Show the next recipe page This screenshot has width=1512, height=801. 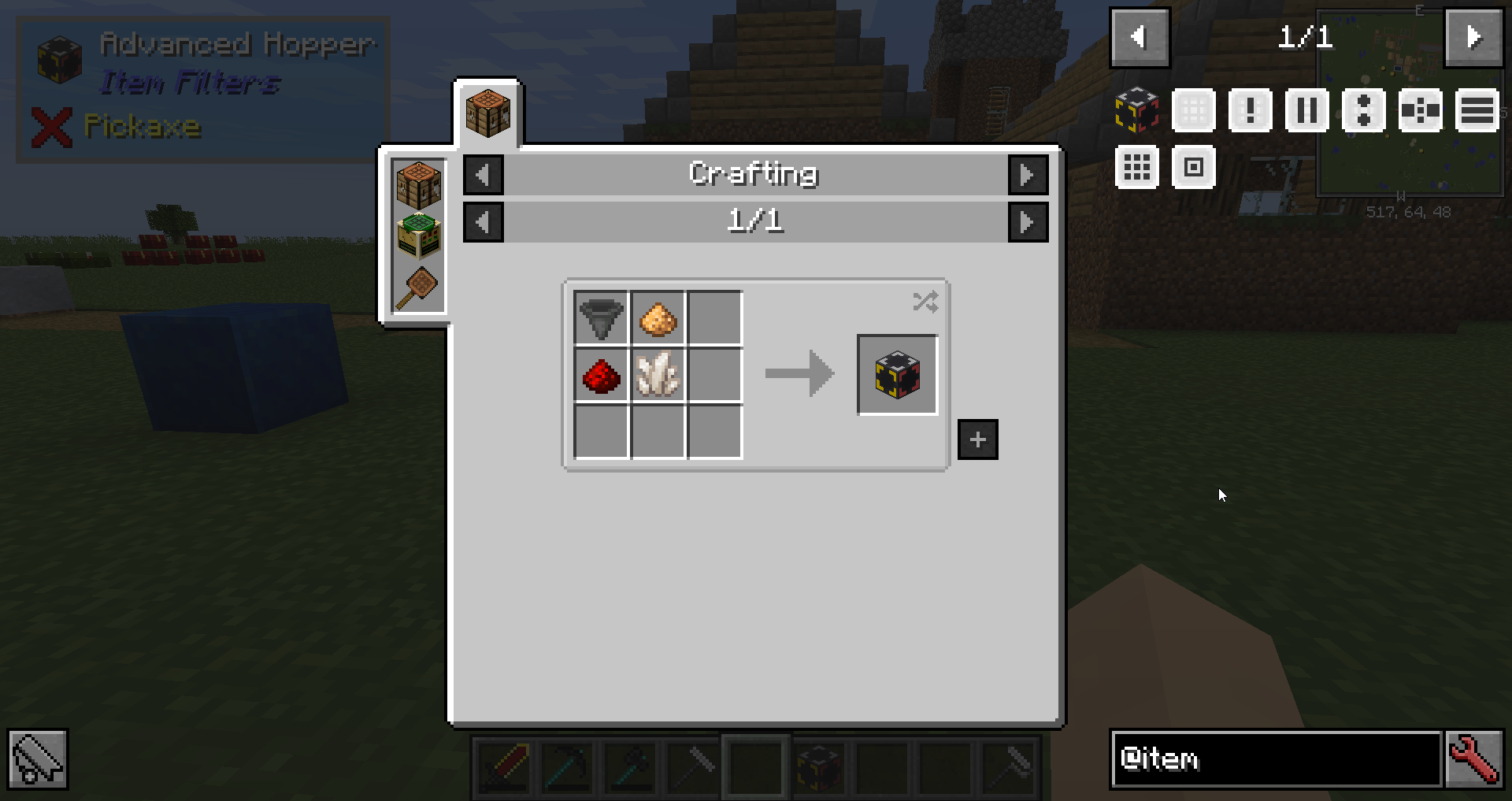[1028, 222]
